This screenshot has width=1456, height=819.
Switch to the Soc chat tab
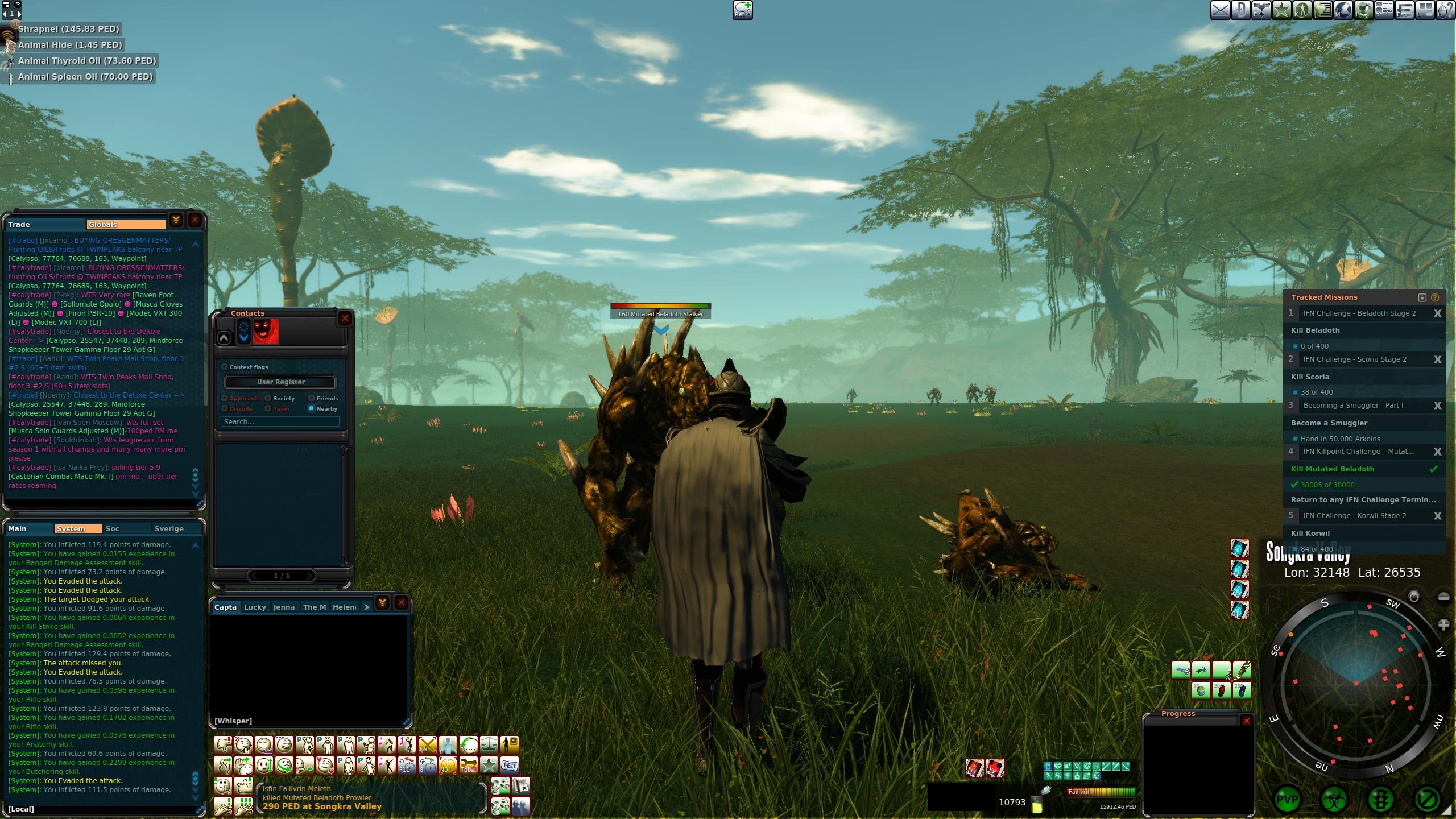tap(113, 529)
